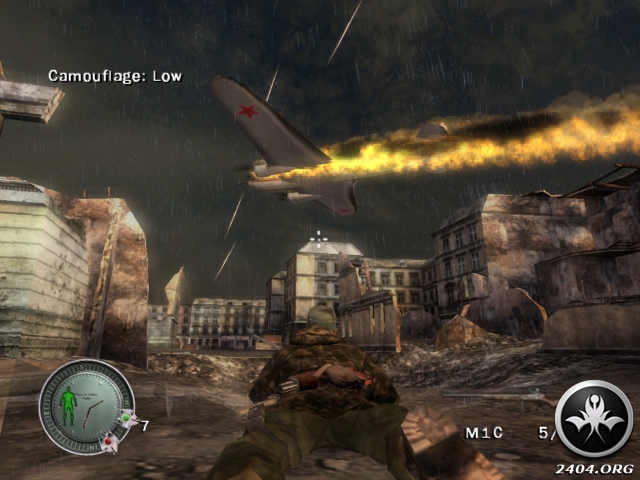This screenshot has width=640, height=480.
Task: Select the green soldier body status figure
Action: tap(70, 405)
